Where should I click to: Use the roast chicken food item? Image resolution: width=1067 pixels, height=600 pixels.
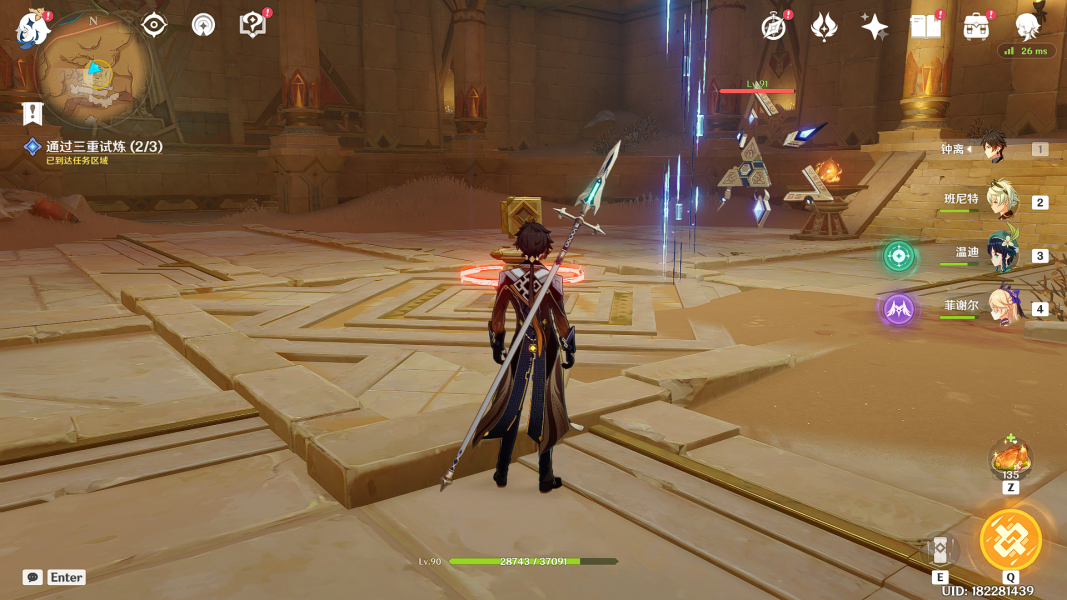(x=1010, y=460)
